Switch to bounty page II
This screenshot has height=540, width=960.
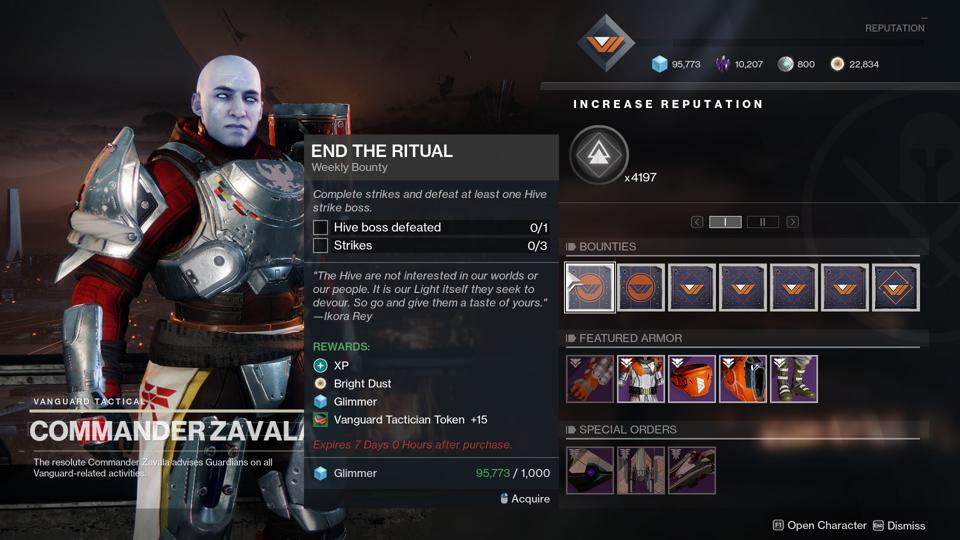[762, 222]
